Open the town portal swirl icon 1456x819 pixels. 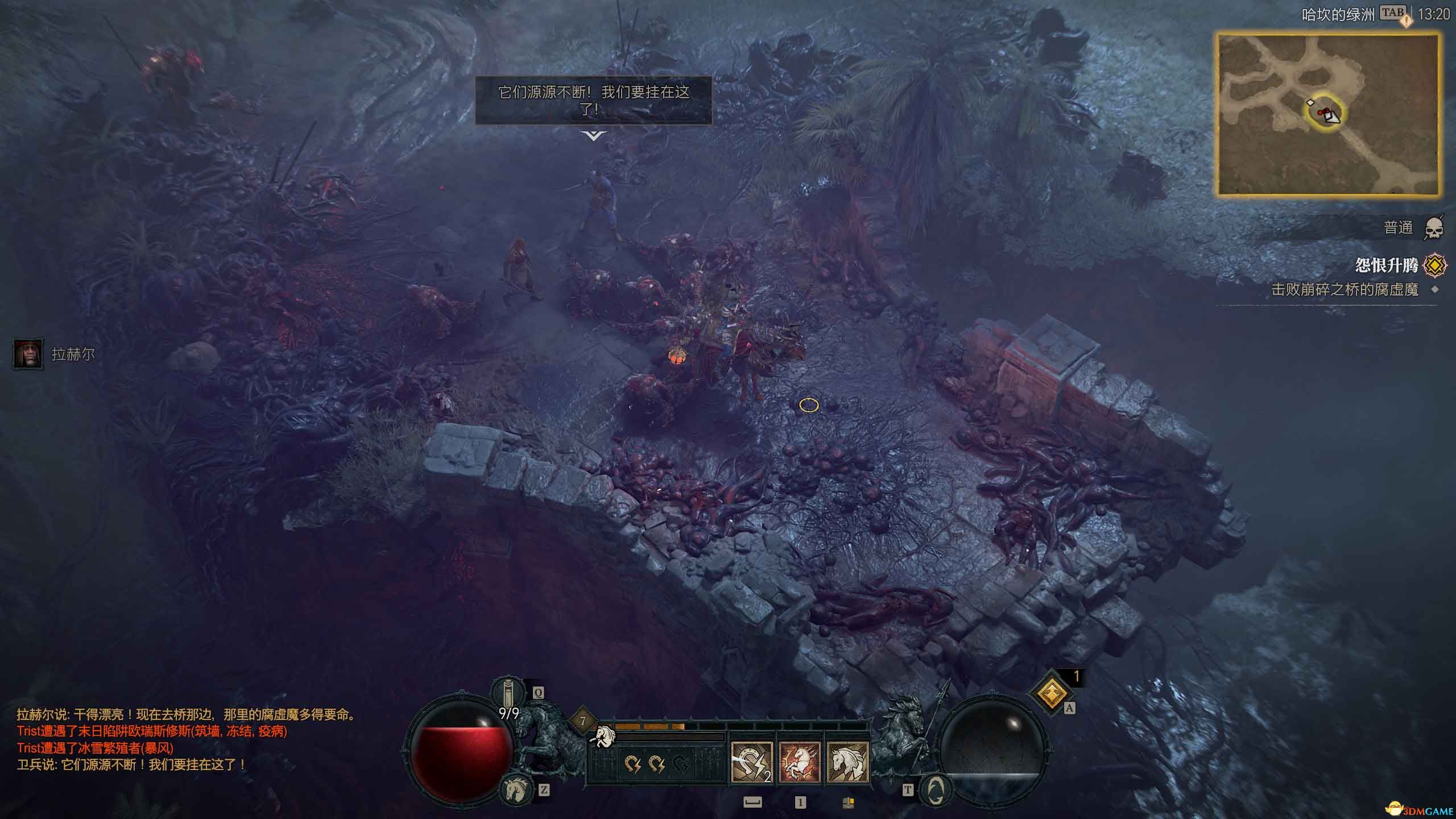pyautogui.click(x=936, y=791)
